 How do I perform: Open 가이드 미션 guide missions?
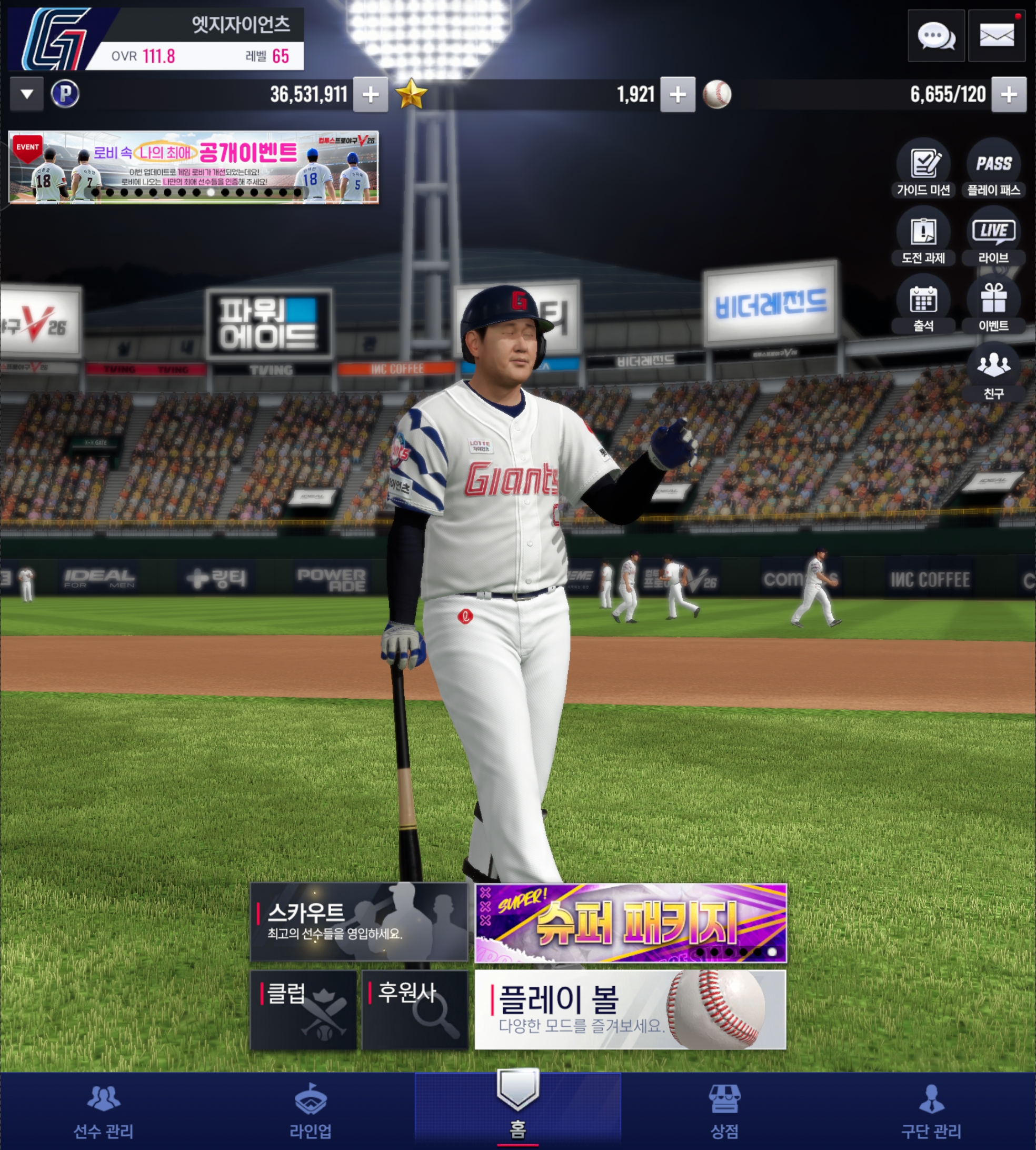coord(923,169)
